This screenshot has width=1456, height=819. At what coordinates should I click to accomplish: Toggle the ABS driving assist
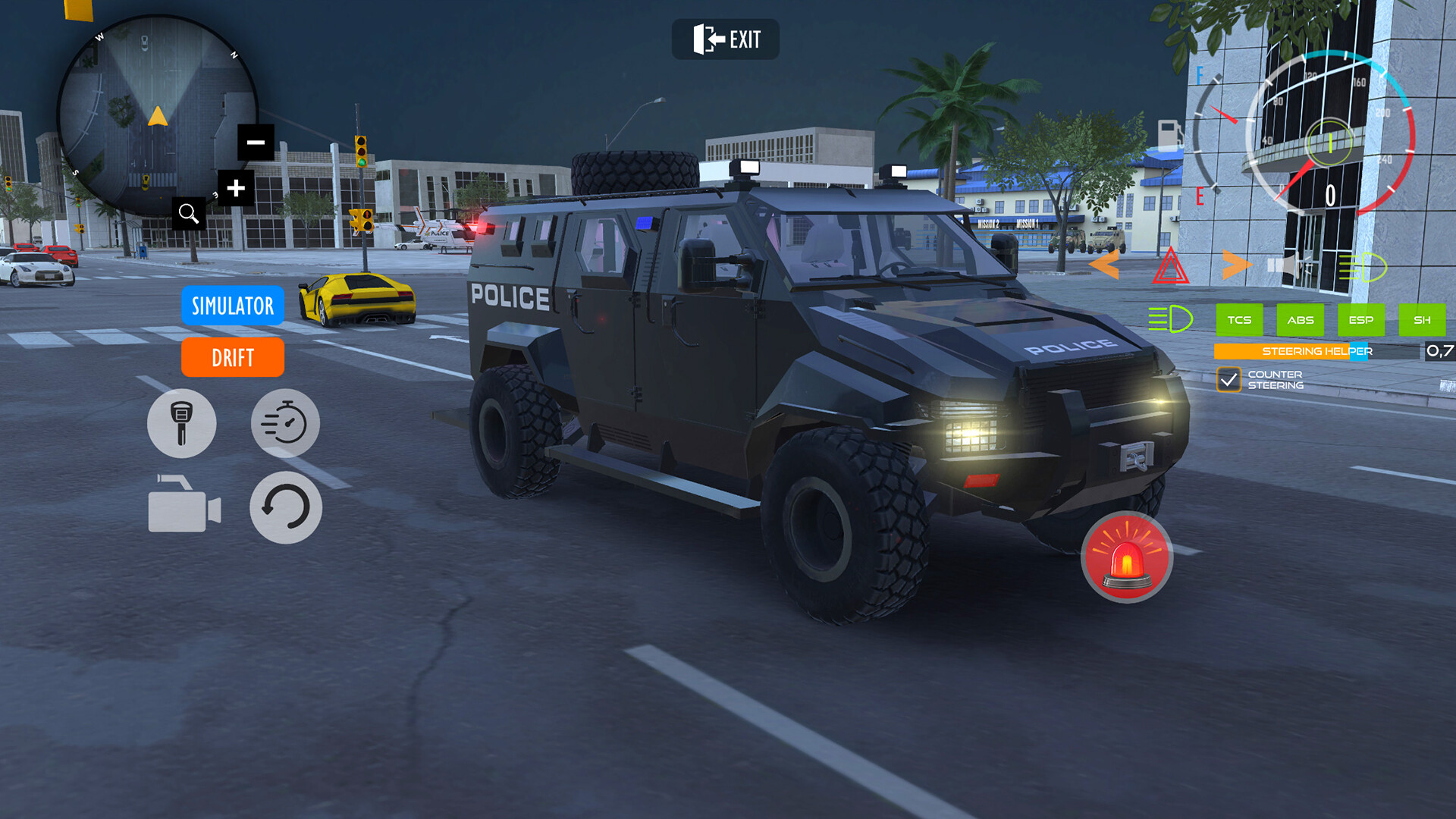point(1301,320)
